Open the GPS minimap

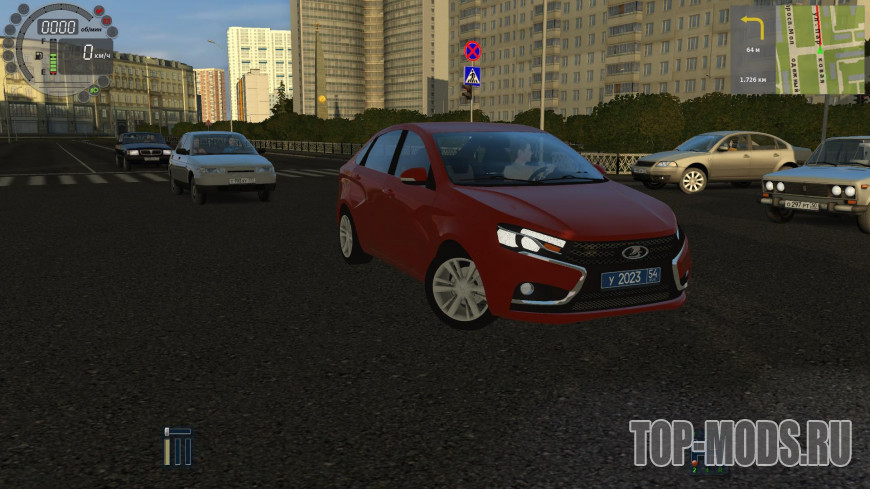pos(820,50)
